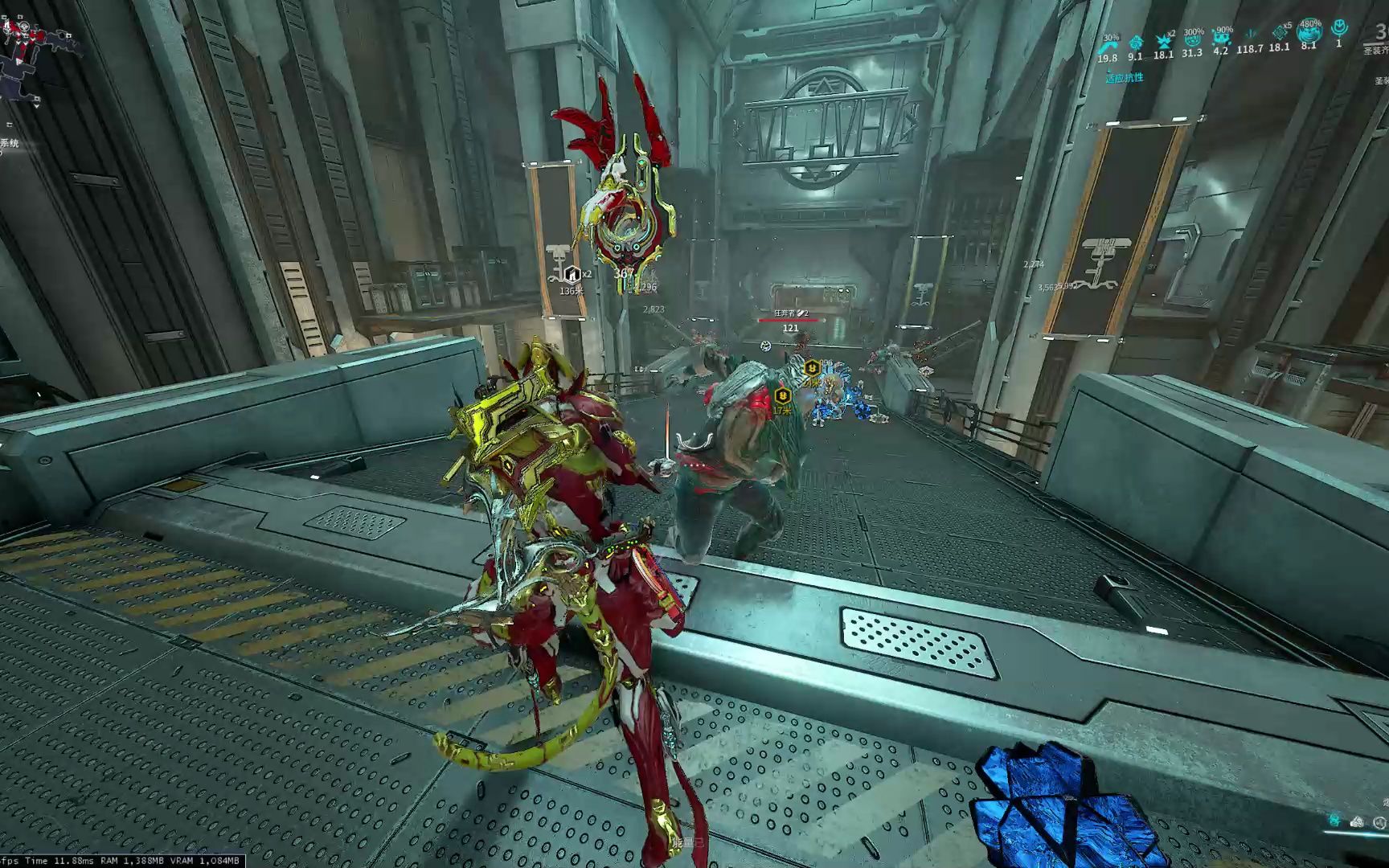The width and height of the screenshot is (1389, 868).
Task: Select the 300% face-shaped buff icon
Action: pyautogui.click(x=1193, y=40)
